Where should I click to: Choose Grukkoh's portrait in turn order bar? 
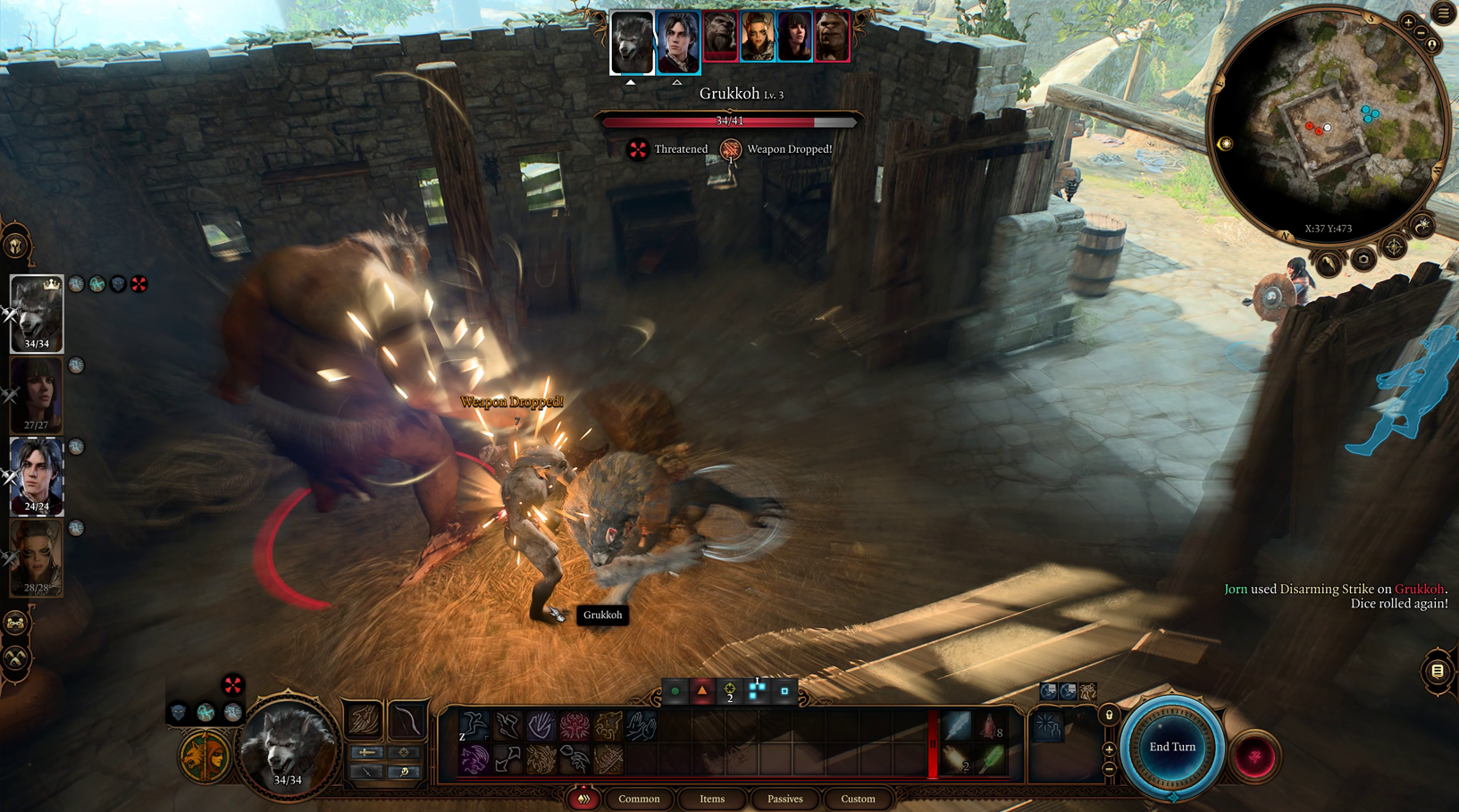[720, 38]
